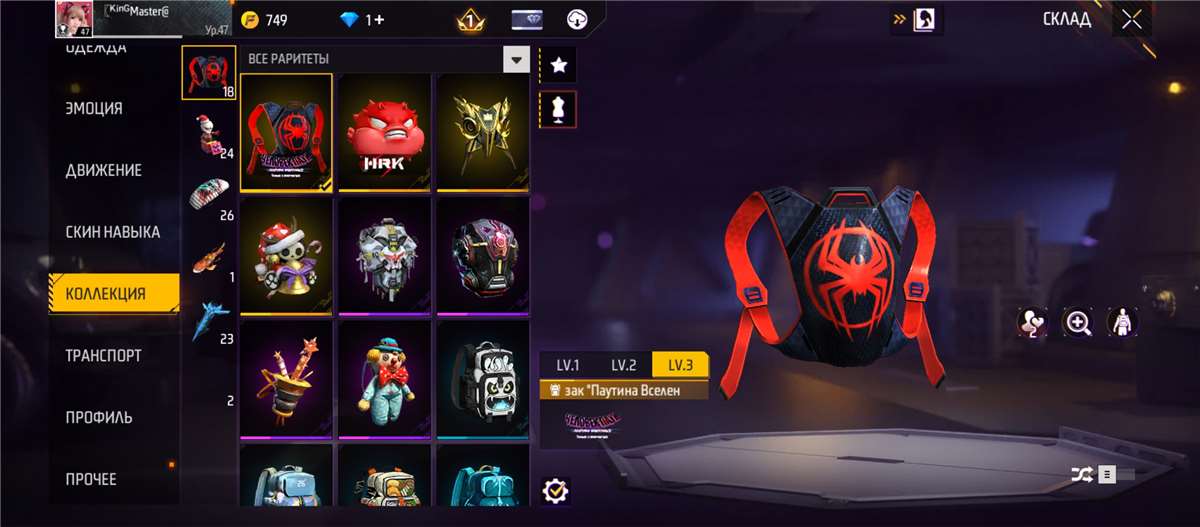Select the black and white panda backpack

coord(482,379)
